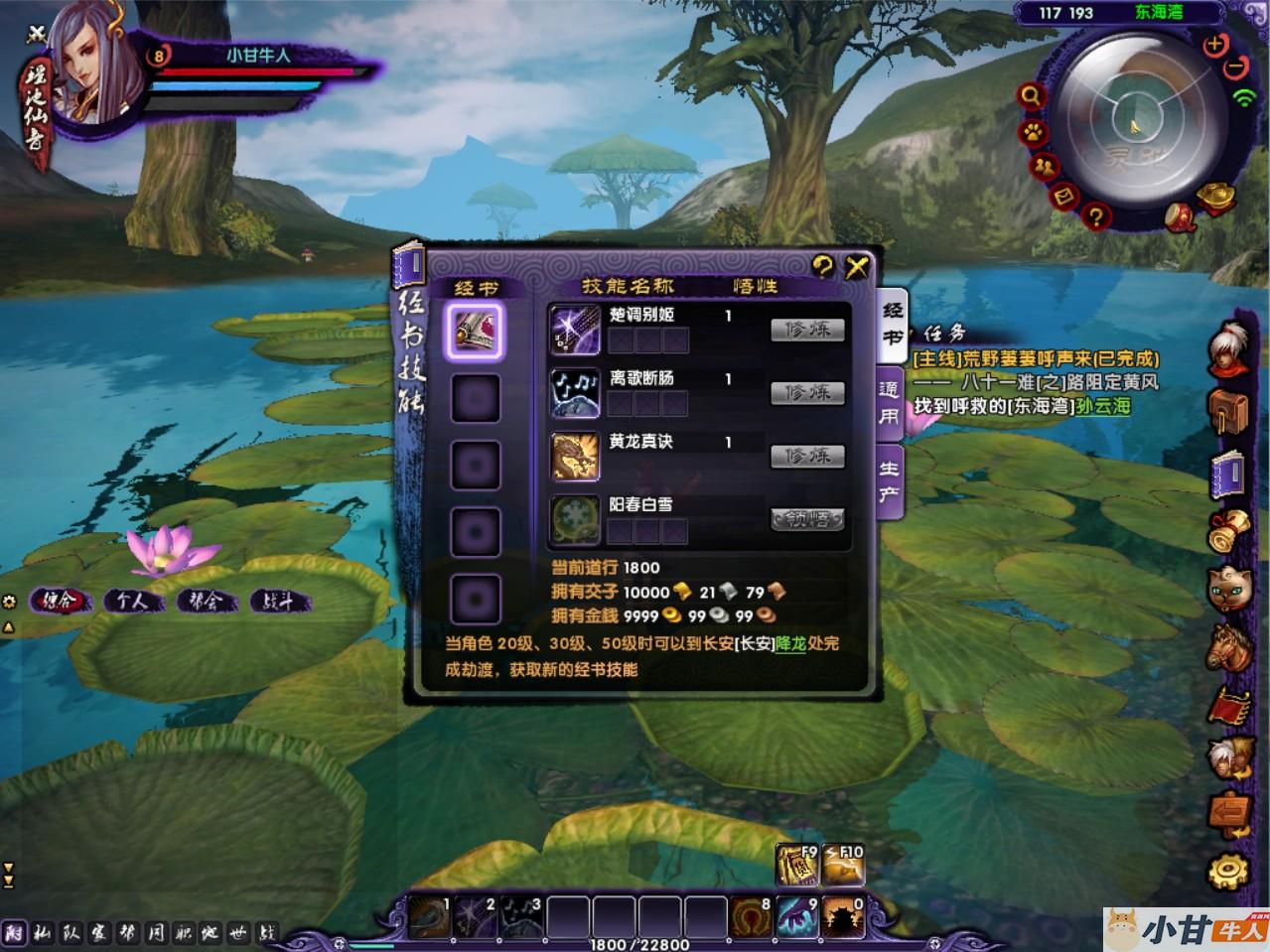The width and height of the screenshot is (1270, 952).
Task: Follow the 降龙 NPC link
Action: [790, 643]
